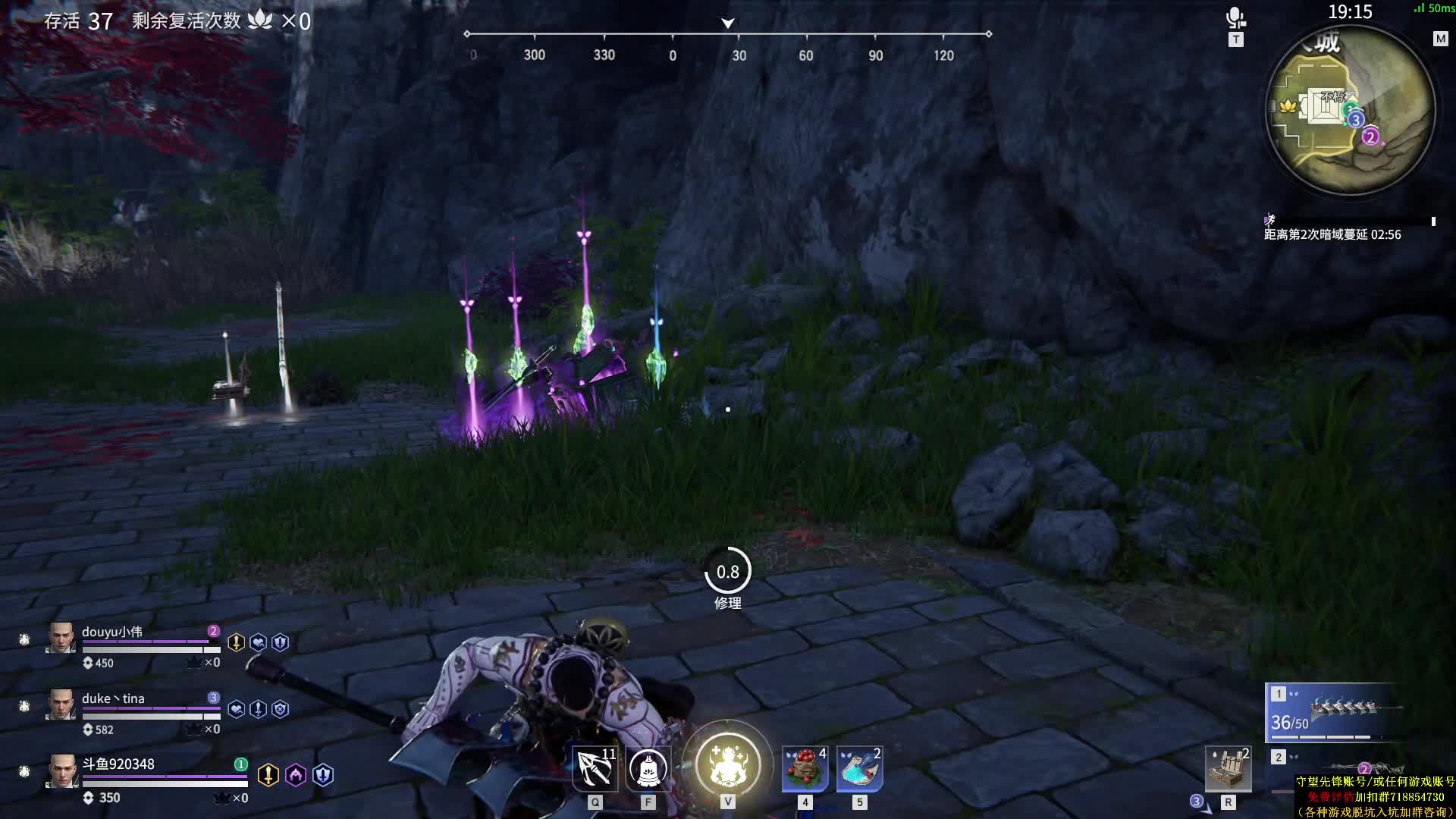Open the circular minimap
This screenshot has width=1456, height=819.
coord(1351,111)
